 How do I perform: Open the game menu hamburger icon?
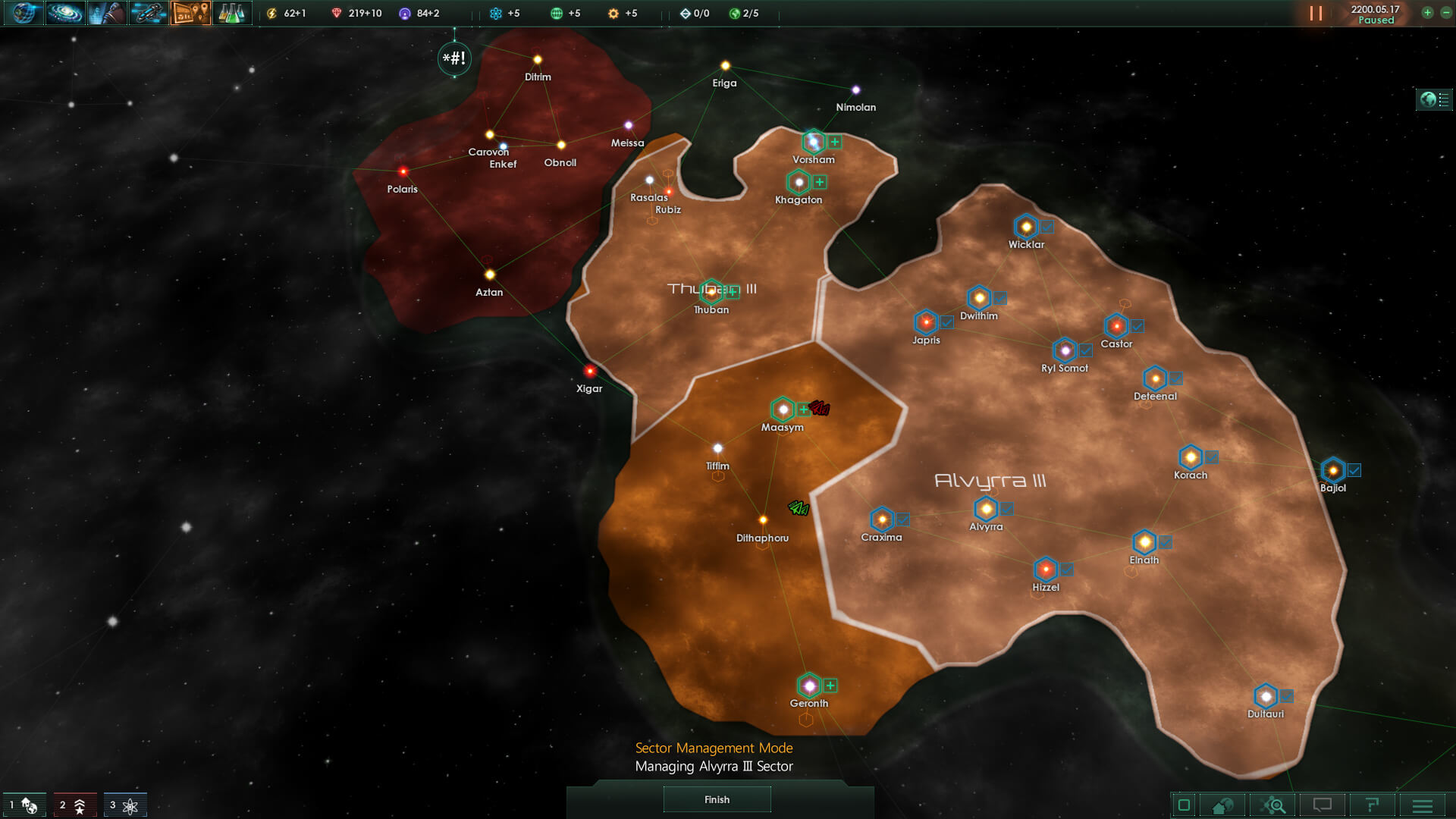click(1424, 805)
